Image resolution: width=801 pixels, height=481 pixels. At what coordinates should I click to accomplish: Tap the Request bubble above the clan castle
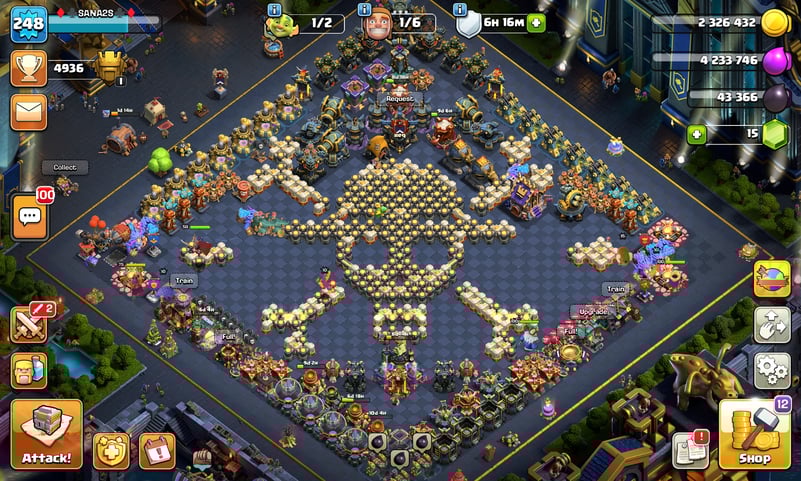(400, 99)
